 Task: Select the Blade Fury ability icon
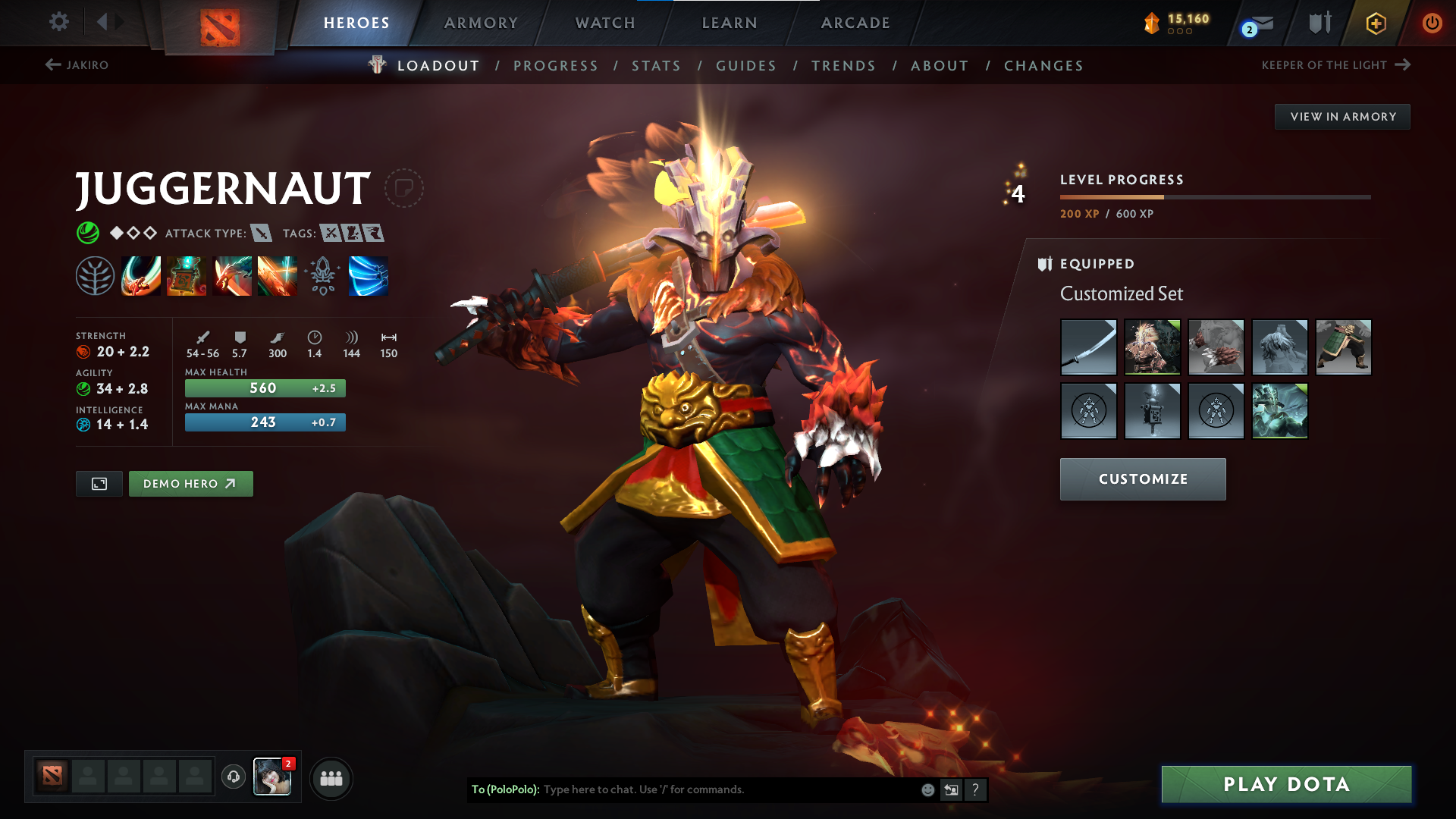pos(141,276)
